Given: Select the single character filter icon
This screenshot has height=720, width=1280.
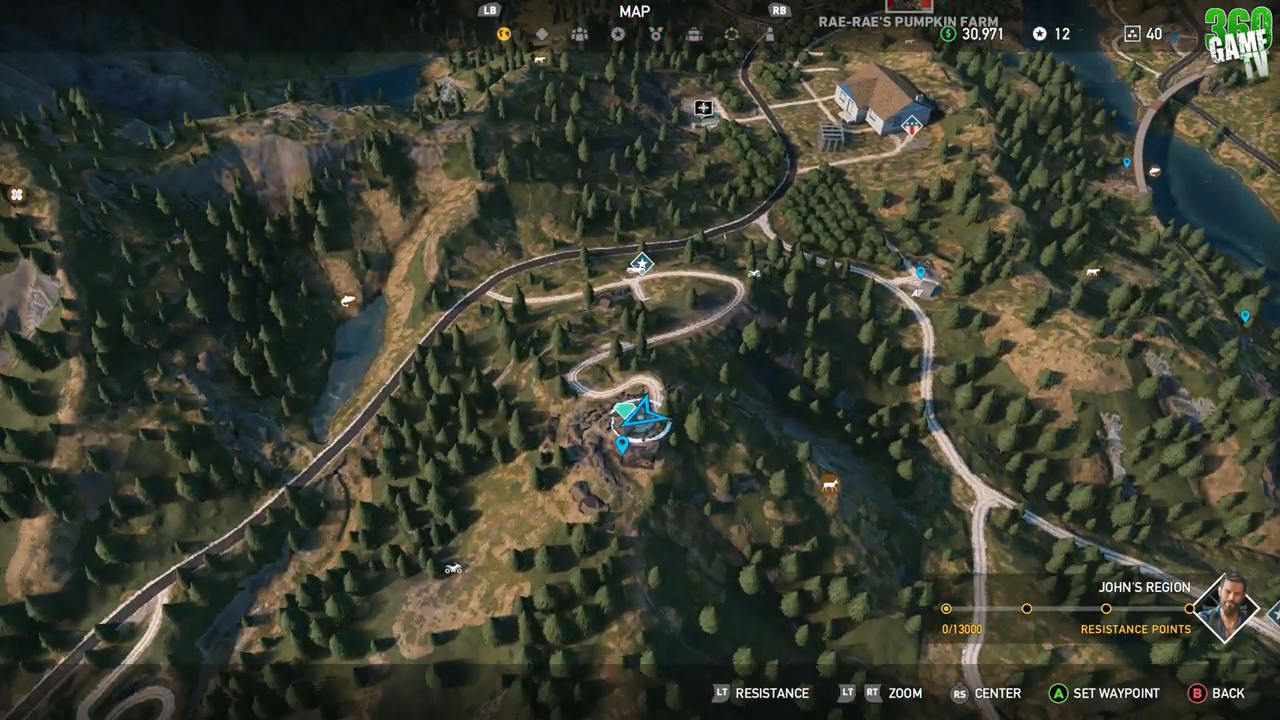Looking at the screenshot, I should coord(768,33).
